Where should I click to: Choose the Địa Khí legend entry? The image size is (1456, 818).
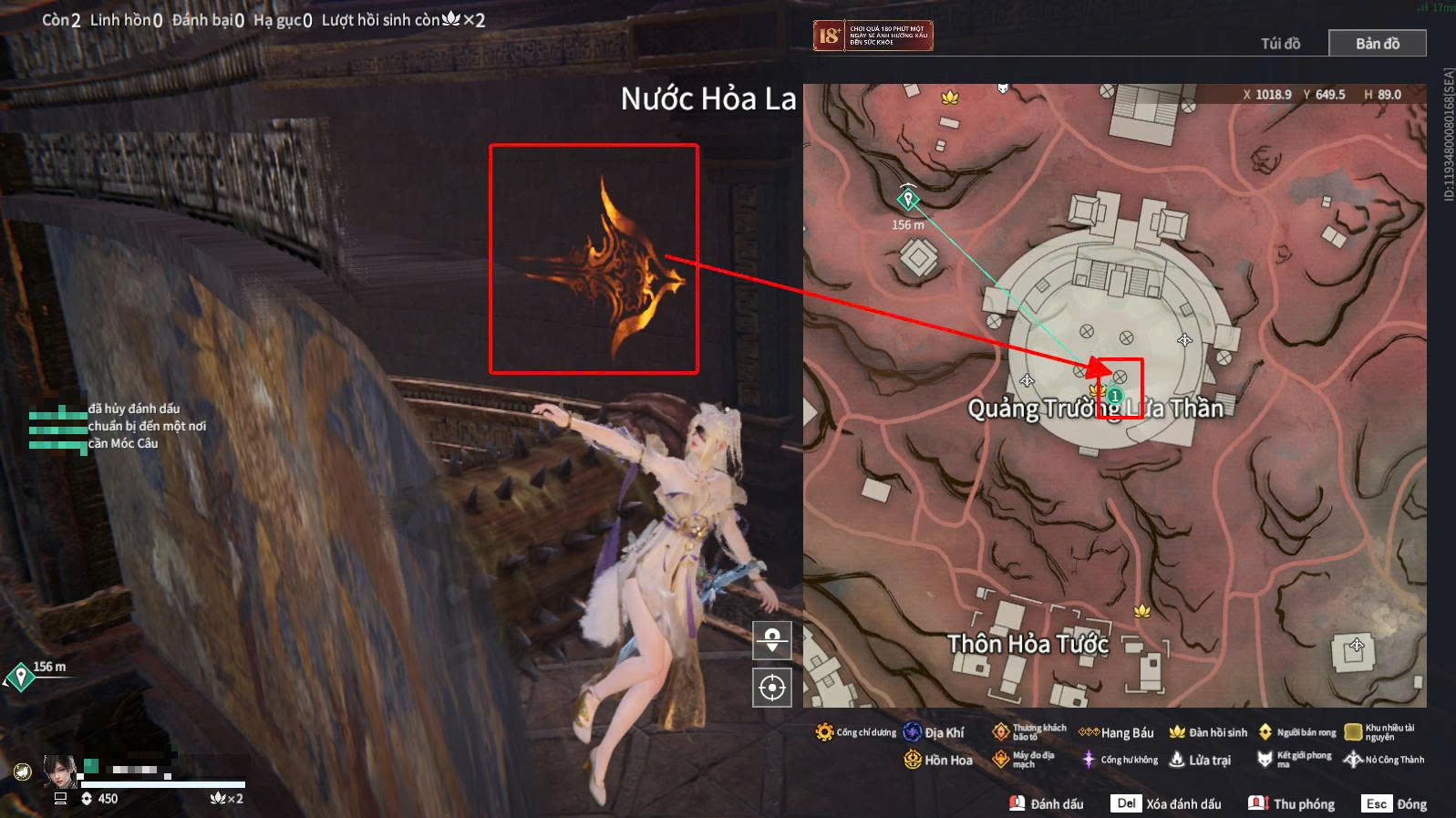click(x=934, y=732)
